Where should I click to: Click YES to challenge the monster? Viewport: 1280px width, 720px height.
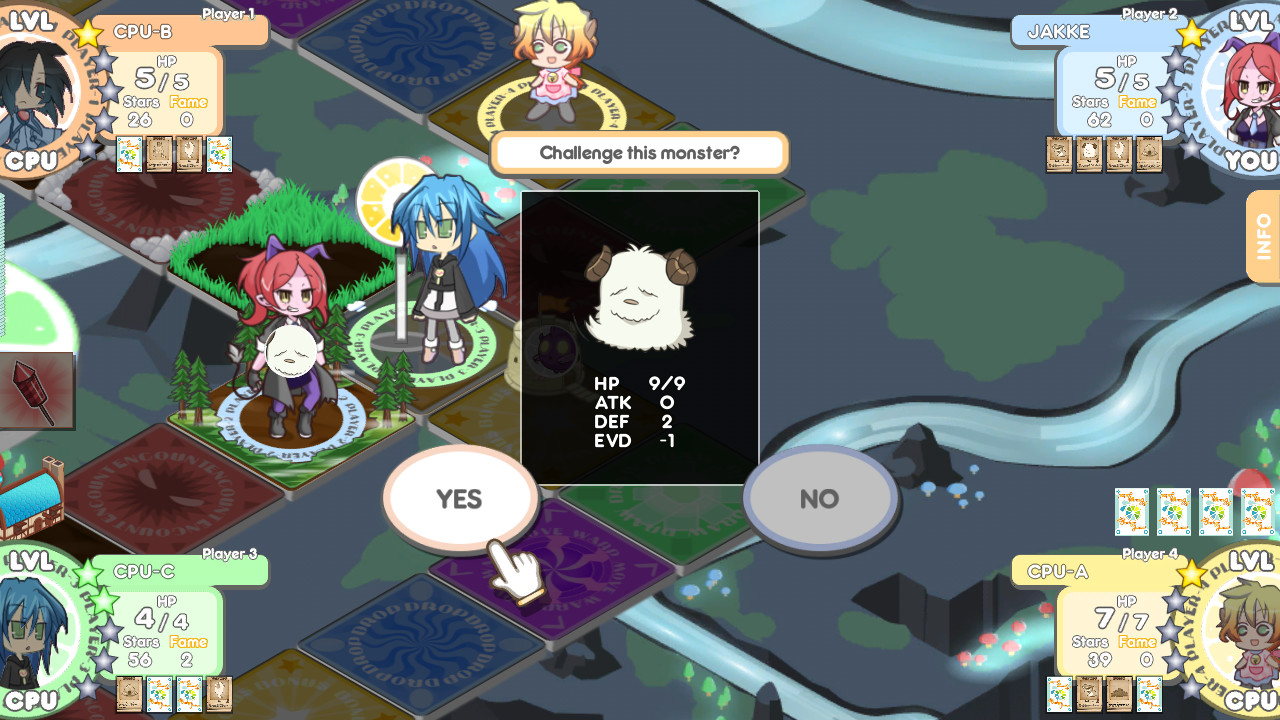pyautogui.click(x=460, y=497)
